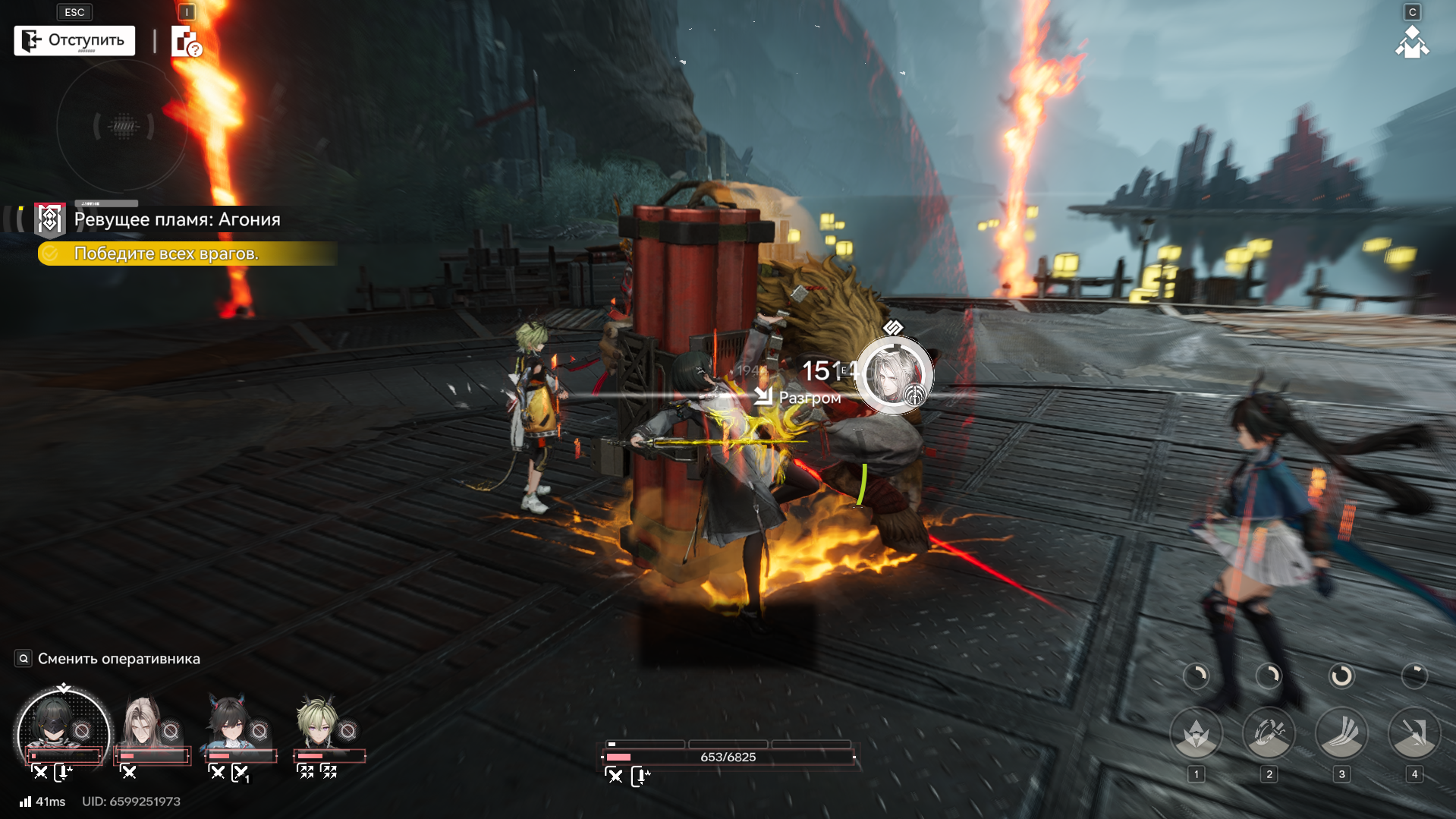Open the team menu icon in top-right corner
1456x819 pixels.
tap(1411, 43)
